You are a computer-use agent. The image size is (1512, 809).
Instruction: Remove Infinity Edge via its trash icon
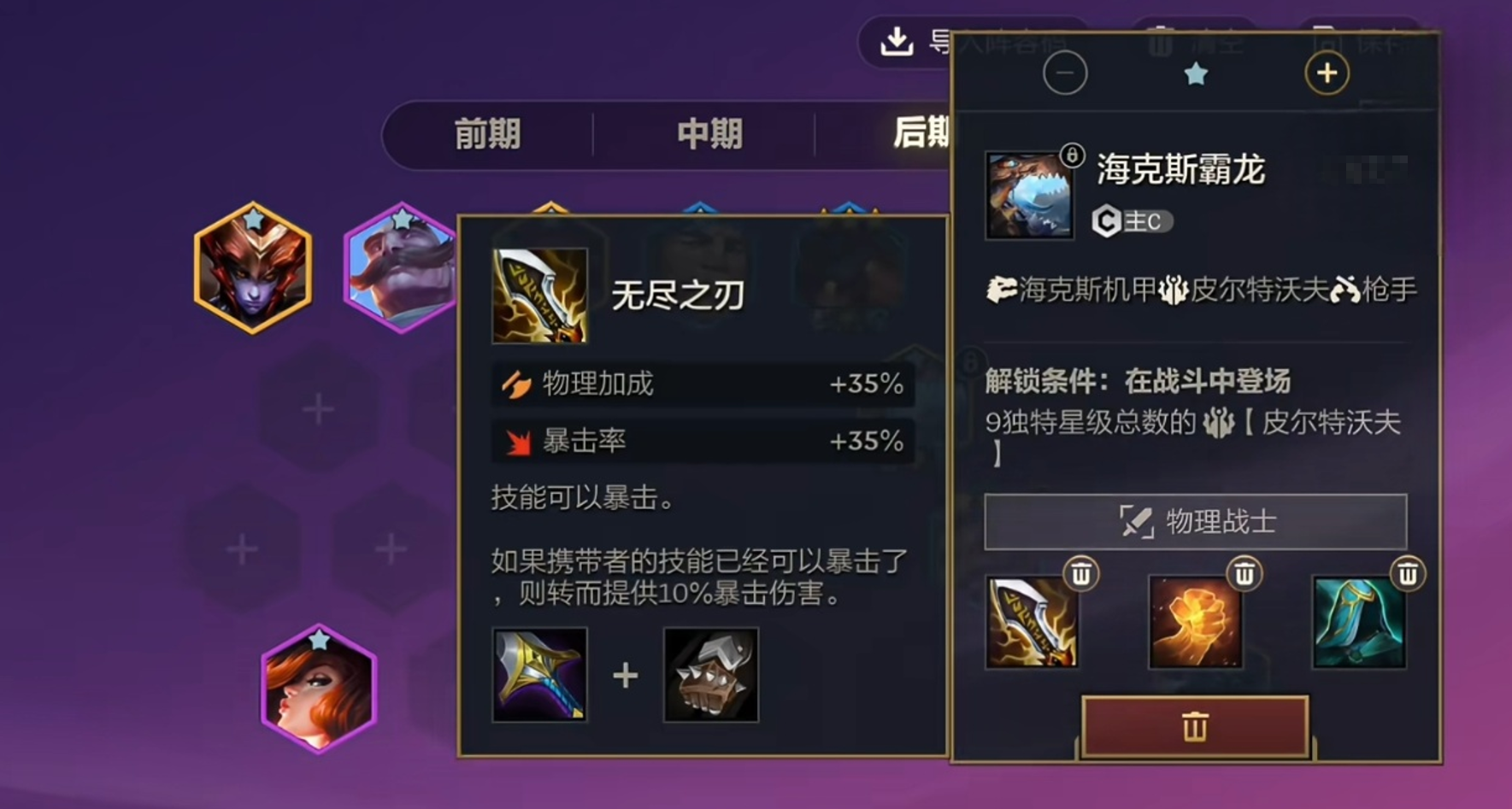point(1081,574)
